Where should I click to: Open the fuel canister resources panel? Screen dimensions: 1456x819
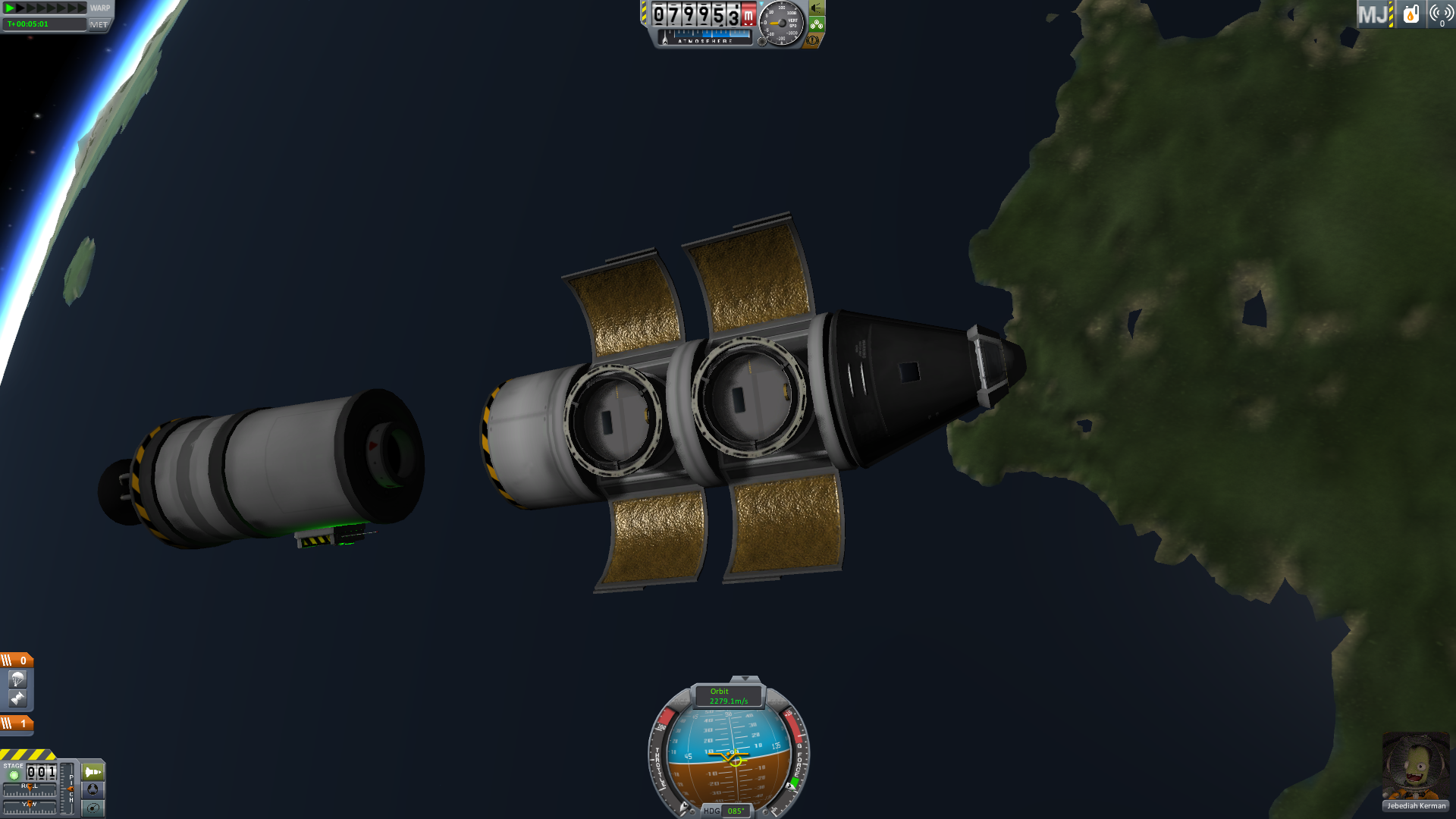(x=1410, y=14)
